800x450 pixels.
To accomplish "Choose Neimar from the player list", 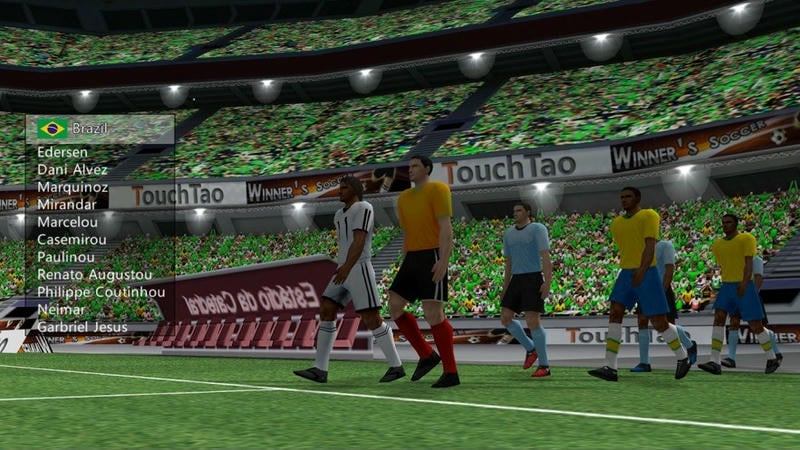I will tap(60, 309).
